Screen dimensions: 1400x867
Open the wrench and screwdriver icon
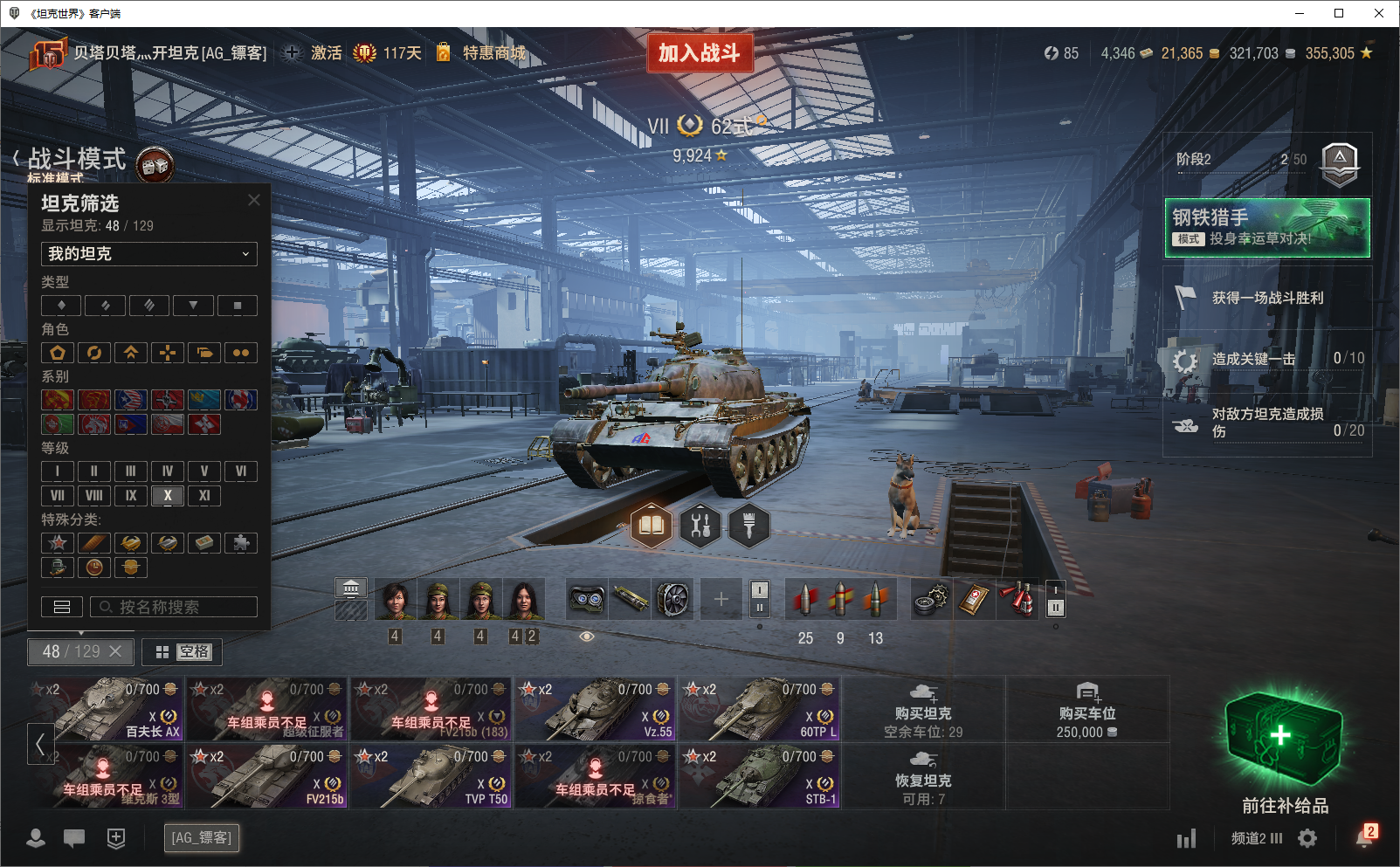point(700,526)
